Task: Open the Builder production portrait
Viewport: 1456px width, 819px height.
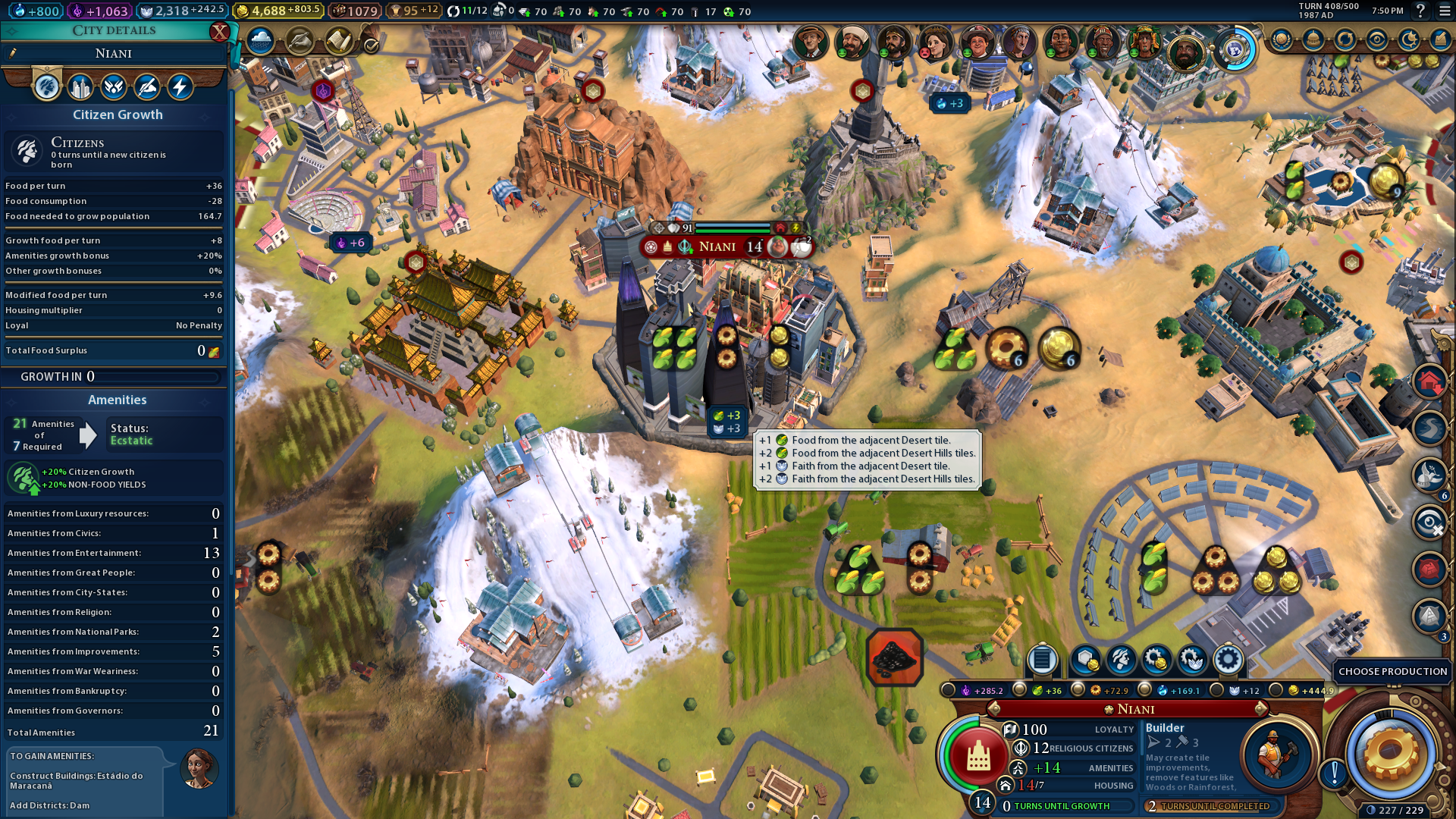Action: (x=1276, y=753)
